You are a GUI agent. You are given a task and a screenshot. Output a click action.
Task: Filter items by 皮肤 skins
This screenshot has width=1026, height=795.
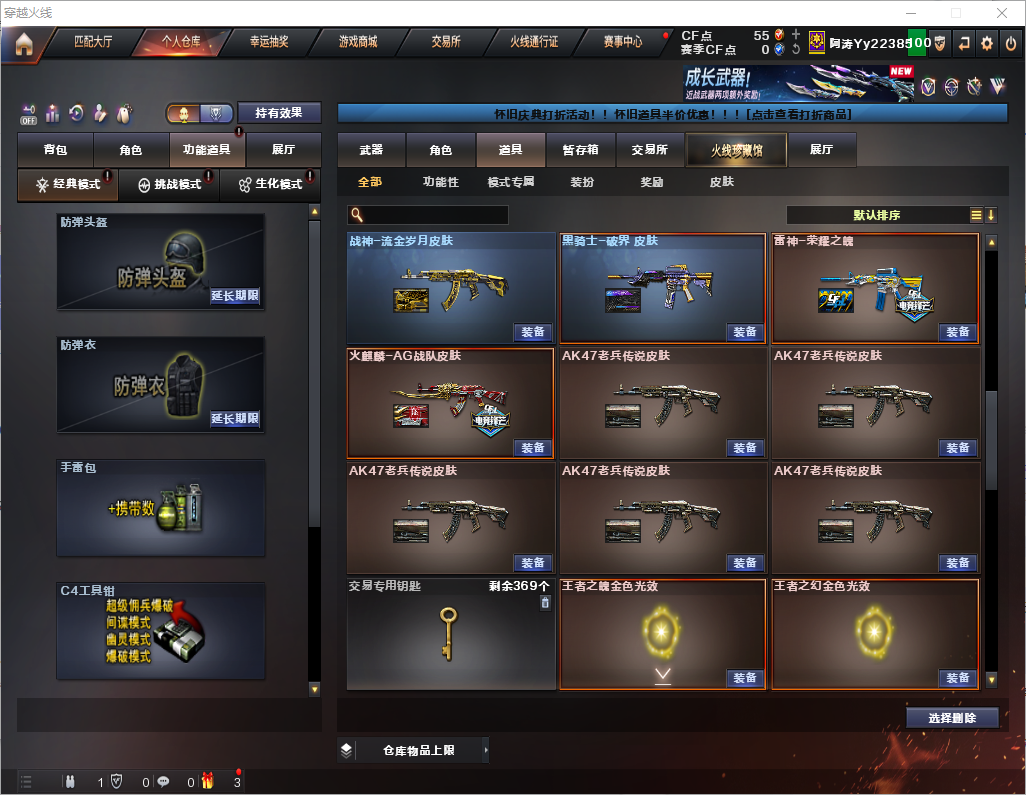coord(721,182)
